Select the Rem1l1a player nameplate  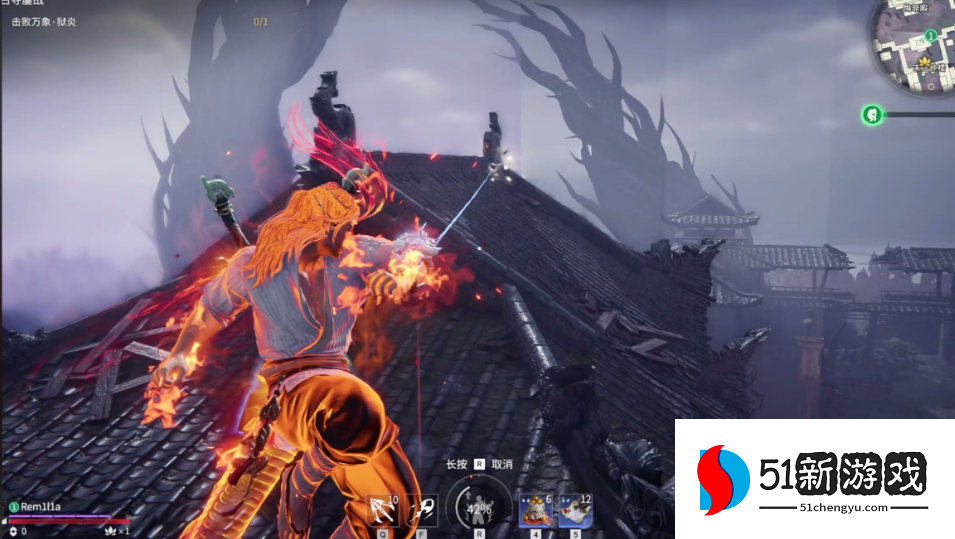[x=42, y=507]
